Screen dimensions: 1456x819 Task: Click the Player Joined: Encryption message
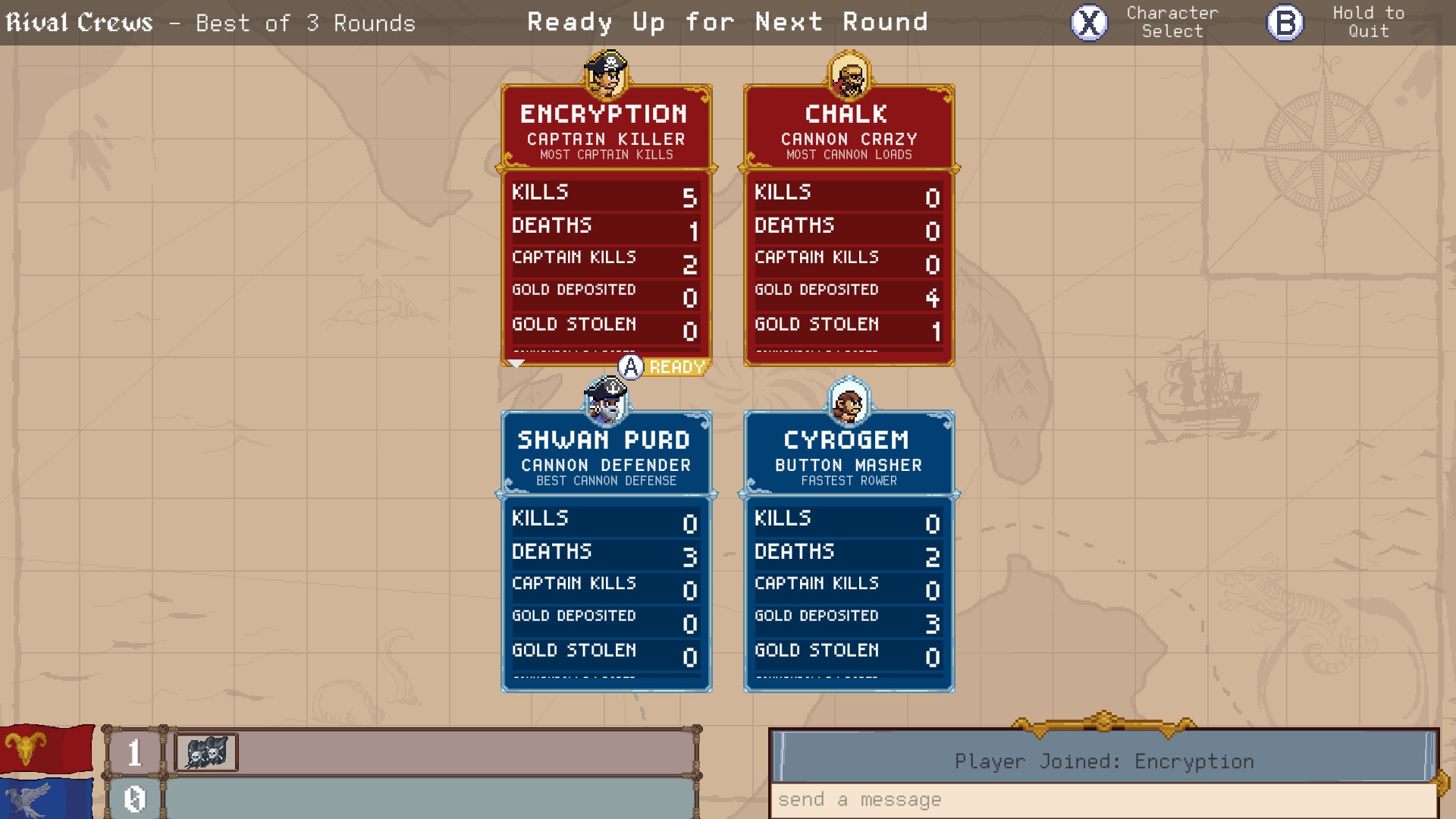(1104, 761)
